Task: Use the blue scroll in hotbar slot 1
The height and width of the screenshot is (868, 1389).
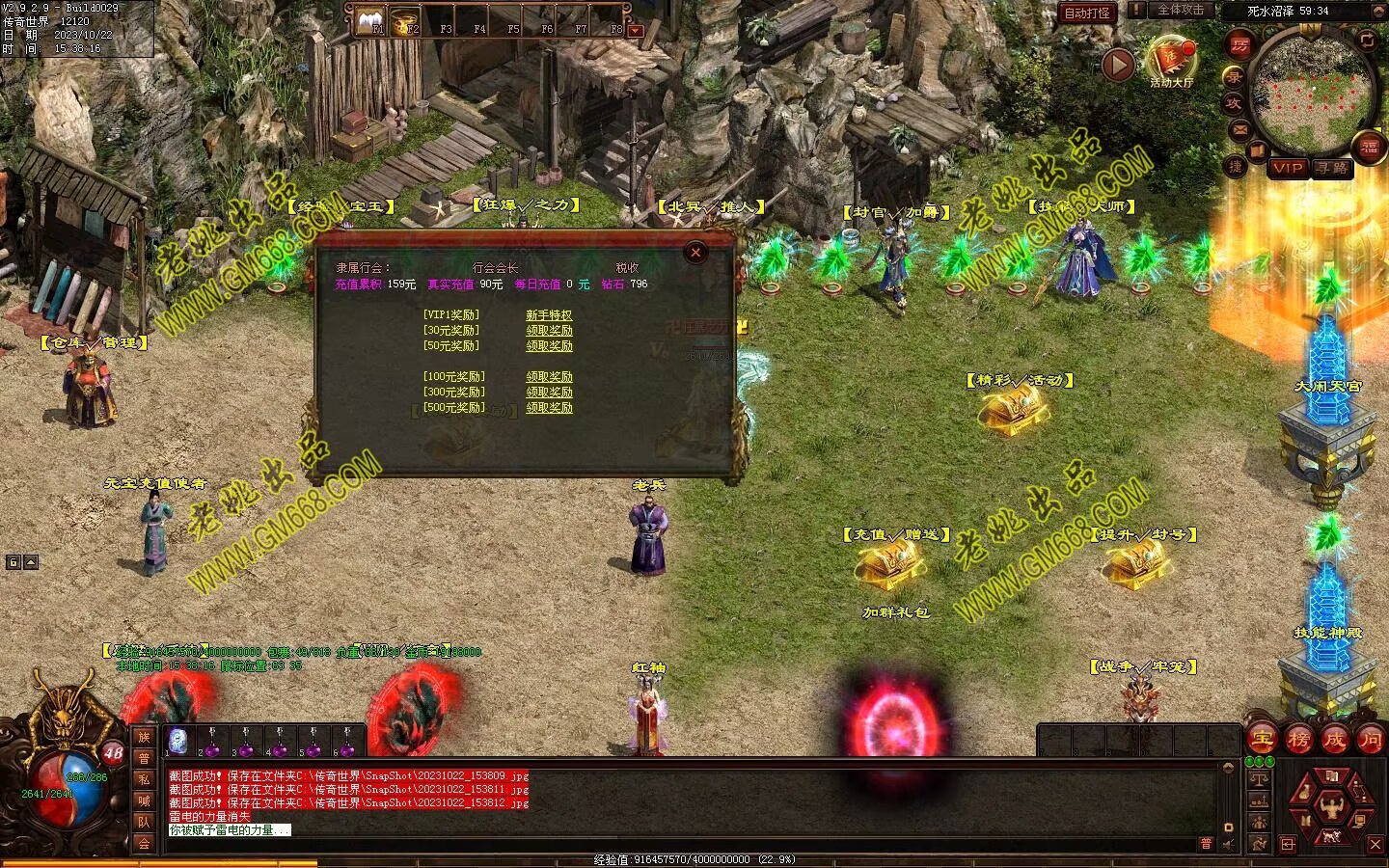Action: pyautogui.click(x=178, y=741)
